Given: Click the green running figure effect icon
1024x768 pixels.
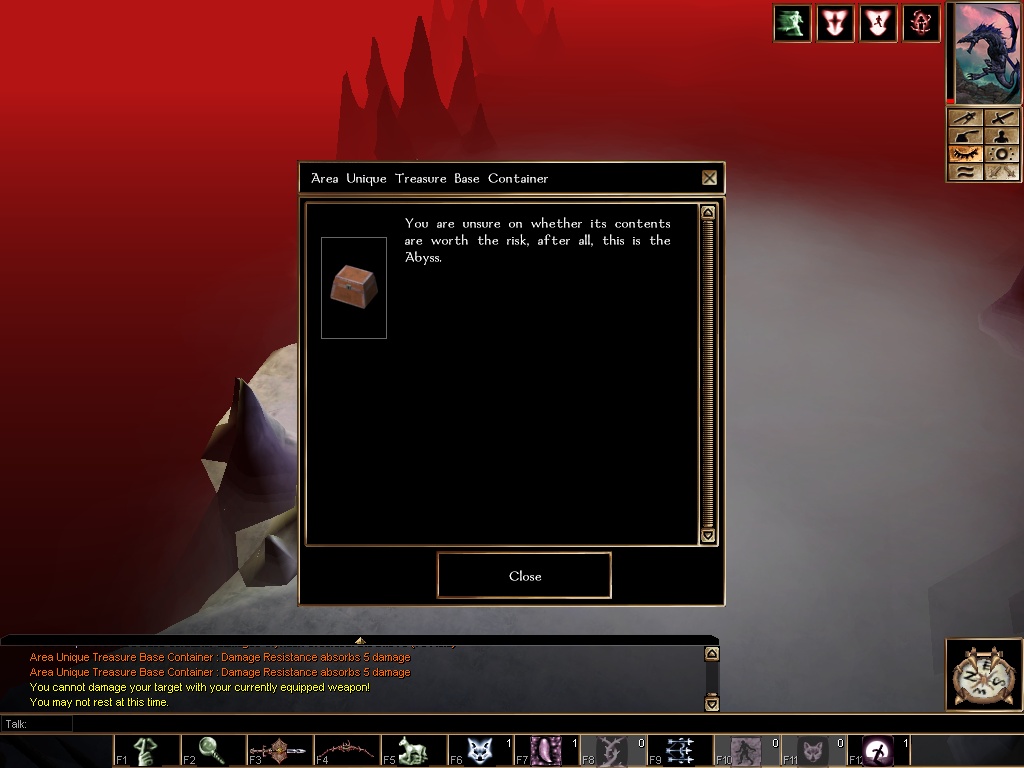Looking at the screenshot, I should coord(792,23).
